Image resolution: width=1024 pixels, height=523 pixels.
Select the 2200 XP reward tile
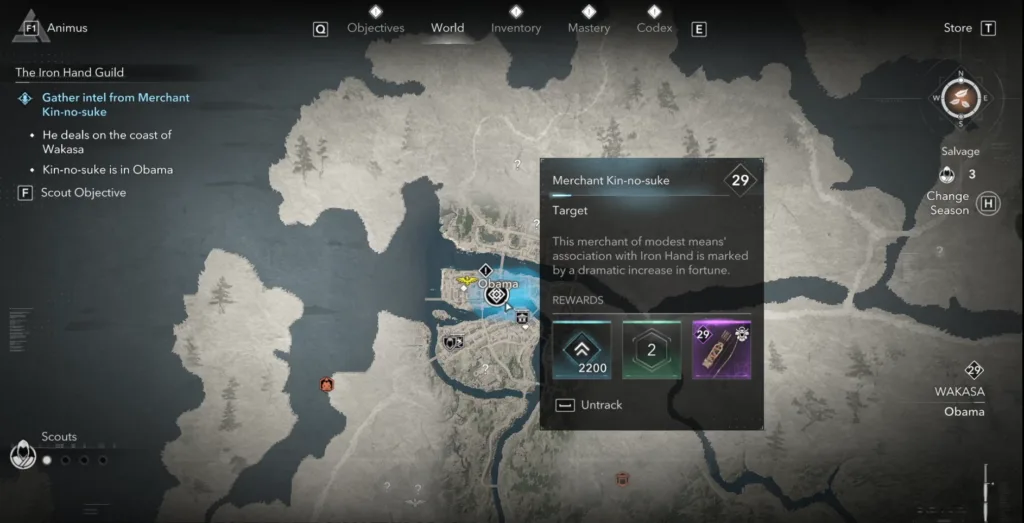[x=581, y=350]
